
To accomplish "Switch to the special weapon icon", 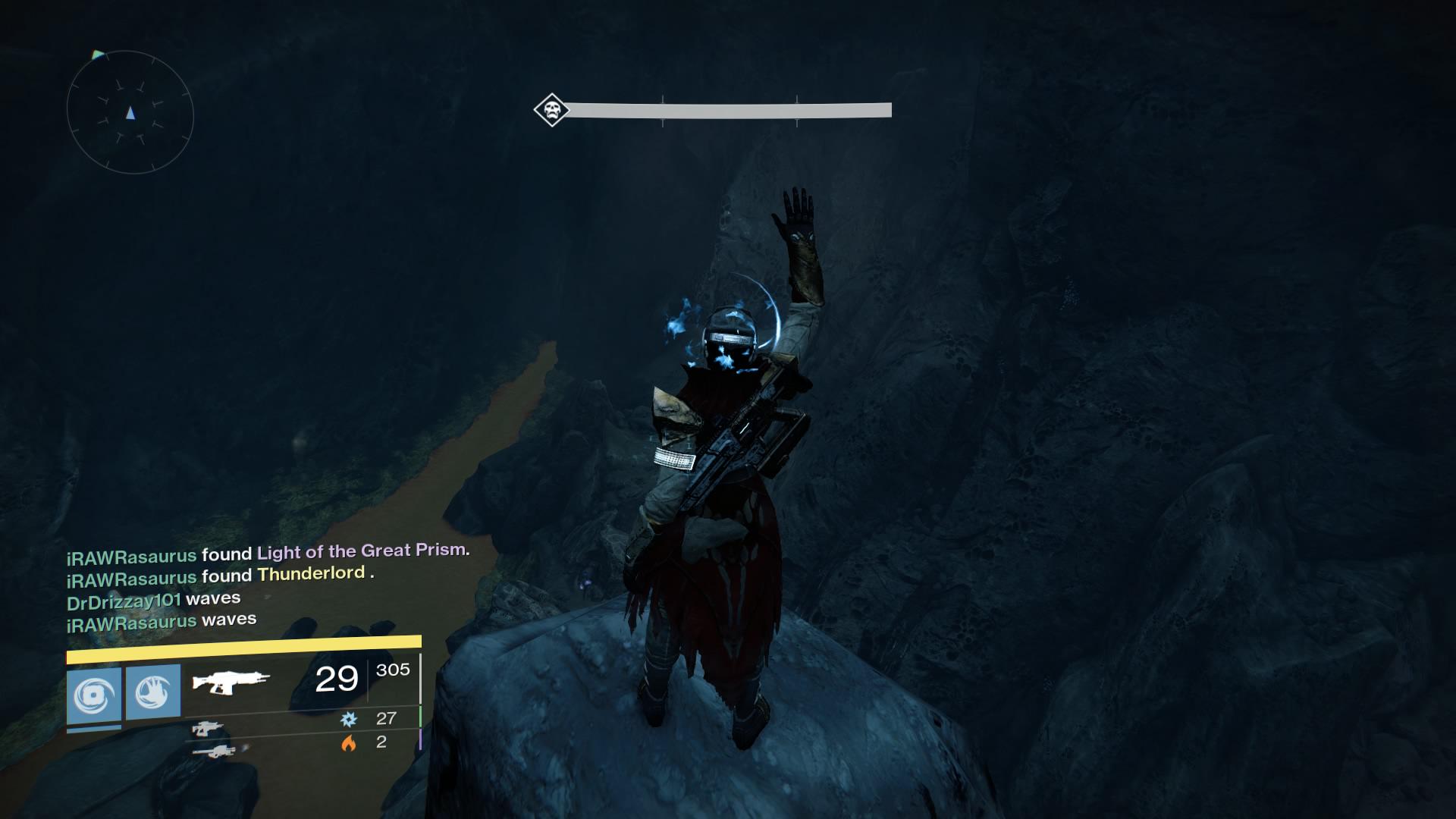I will pyautogui.click(x=207, y=730).
